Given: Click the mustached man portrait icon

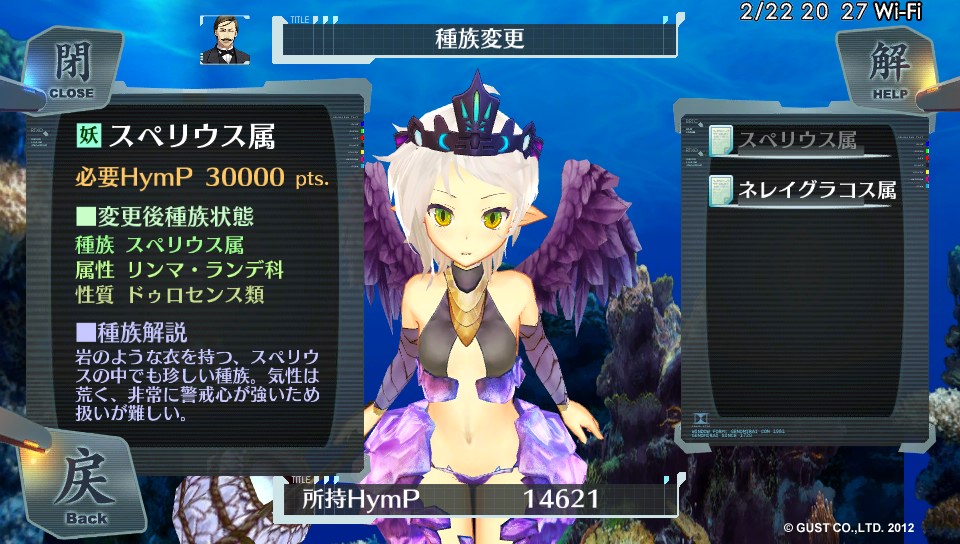Looking at the screenshot, I should point(224,40).
